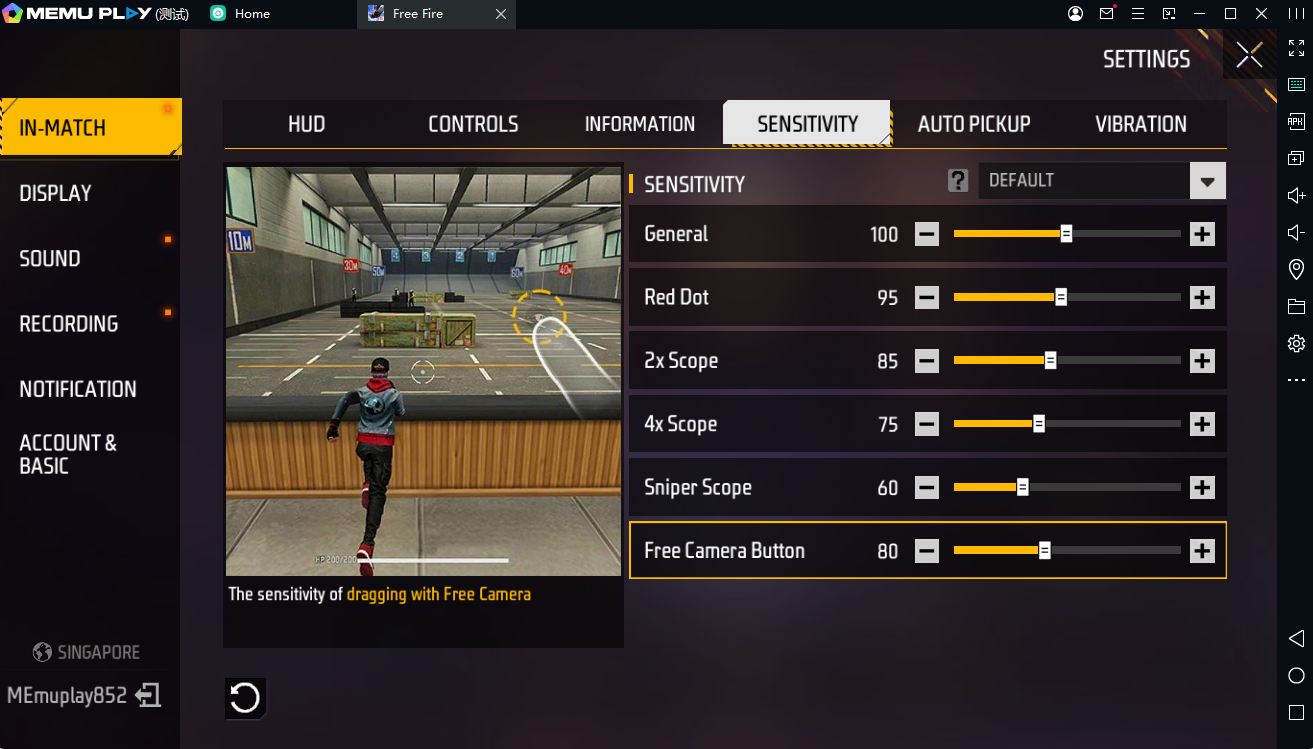Close the Settings screen
This screenshot has height=749, width=1313.
1249,55
